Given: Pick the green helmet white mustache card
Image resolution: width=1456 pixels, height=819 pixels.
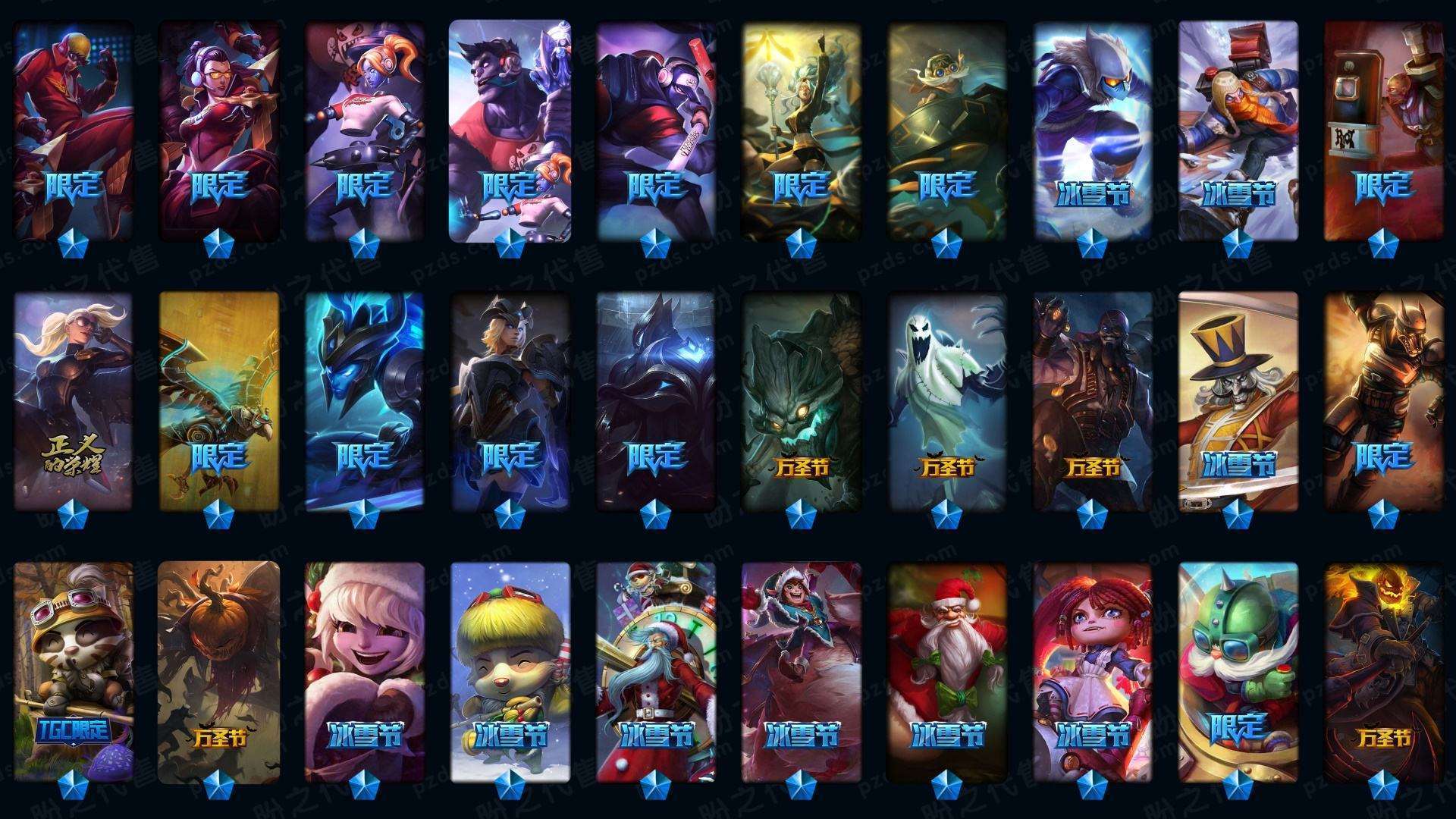Looking at the screenshot, I should [1238, 671].
